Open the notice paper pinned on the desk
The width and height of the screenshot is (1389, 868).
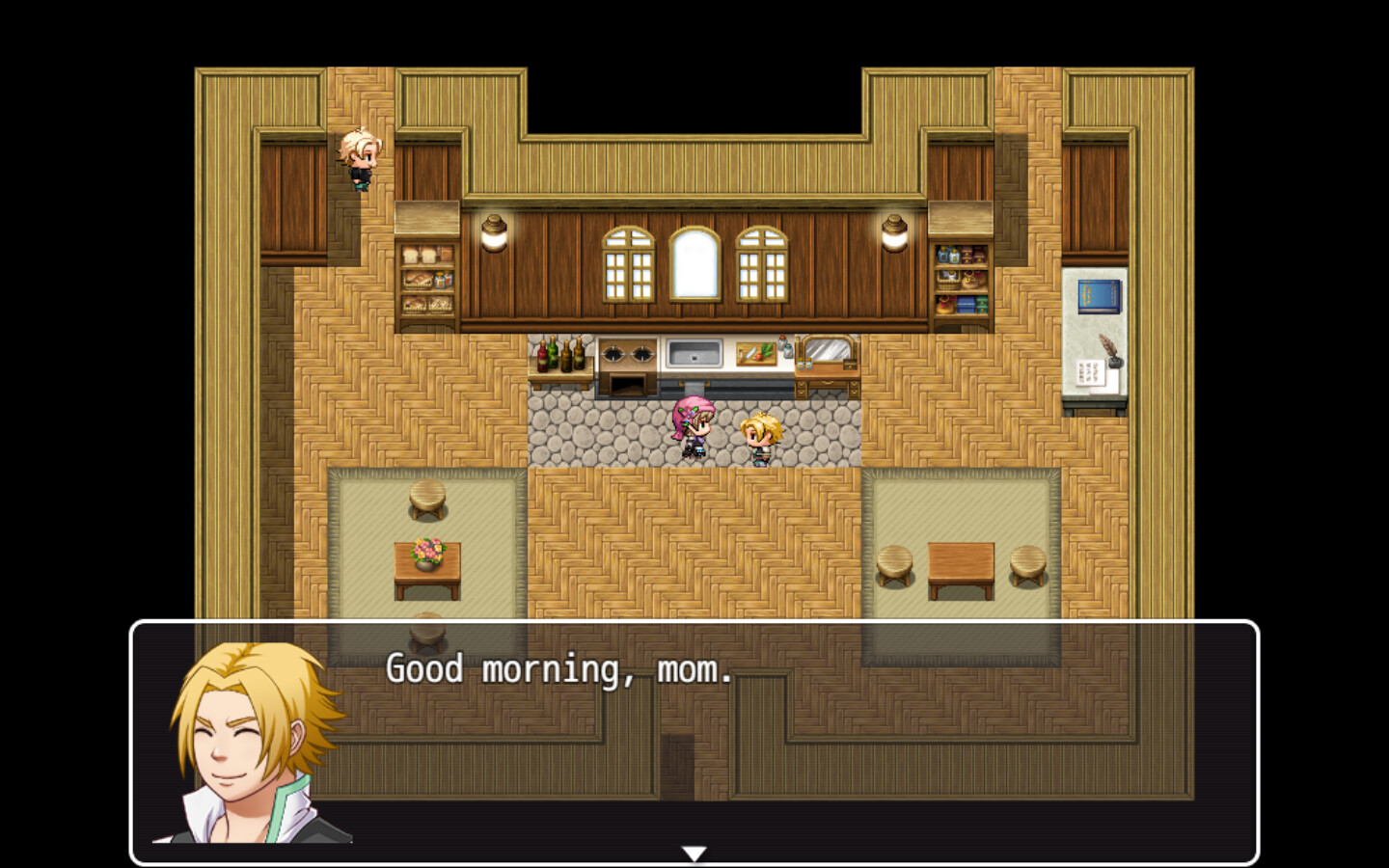coord(1089,371)
